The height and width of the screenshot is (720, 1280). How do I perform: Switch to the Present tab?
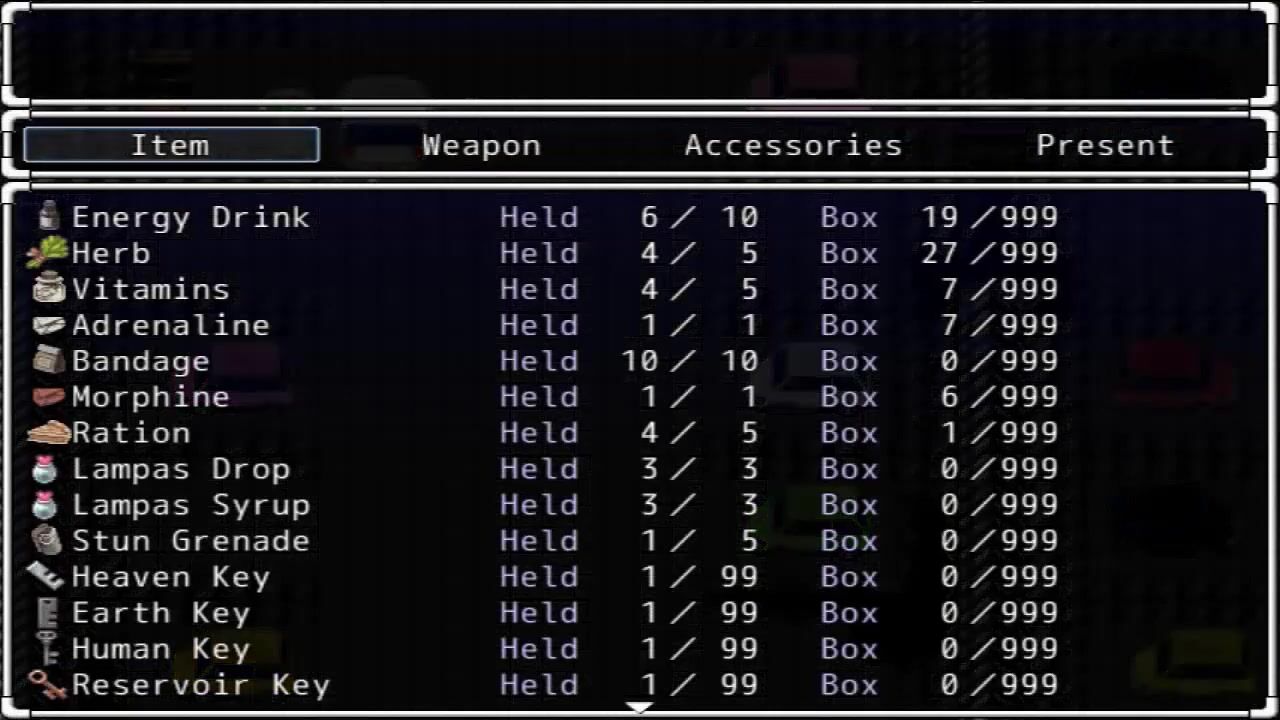point(1104,145)
